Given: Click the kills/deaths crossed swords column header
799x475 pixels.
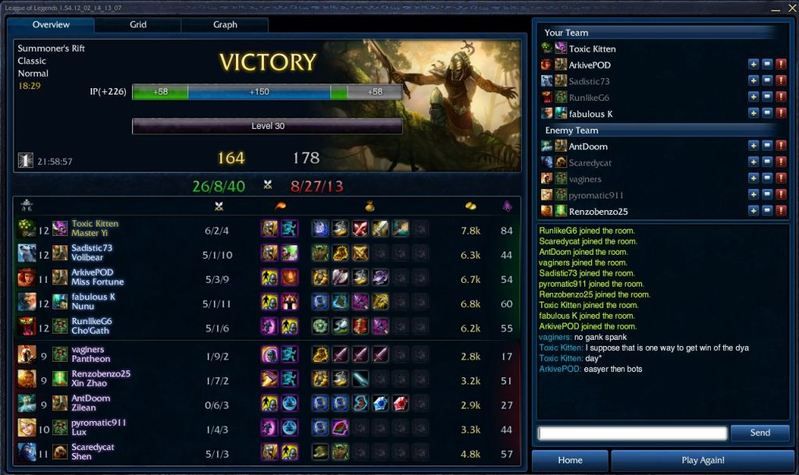Looking at the screenshot, I should [218, 206].
